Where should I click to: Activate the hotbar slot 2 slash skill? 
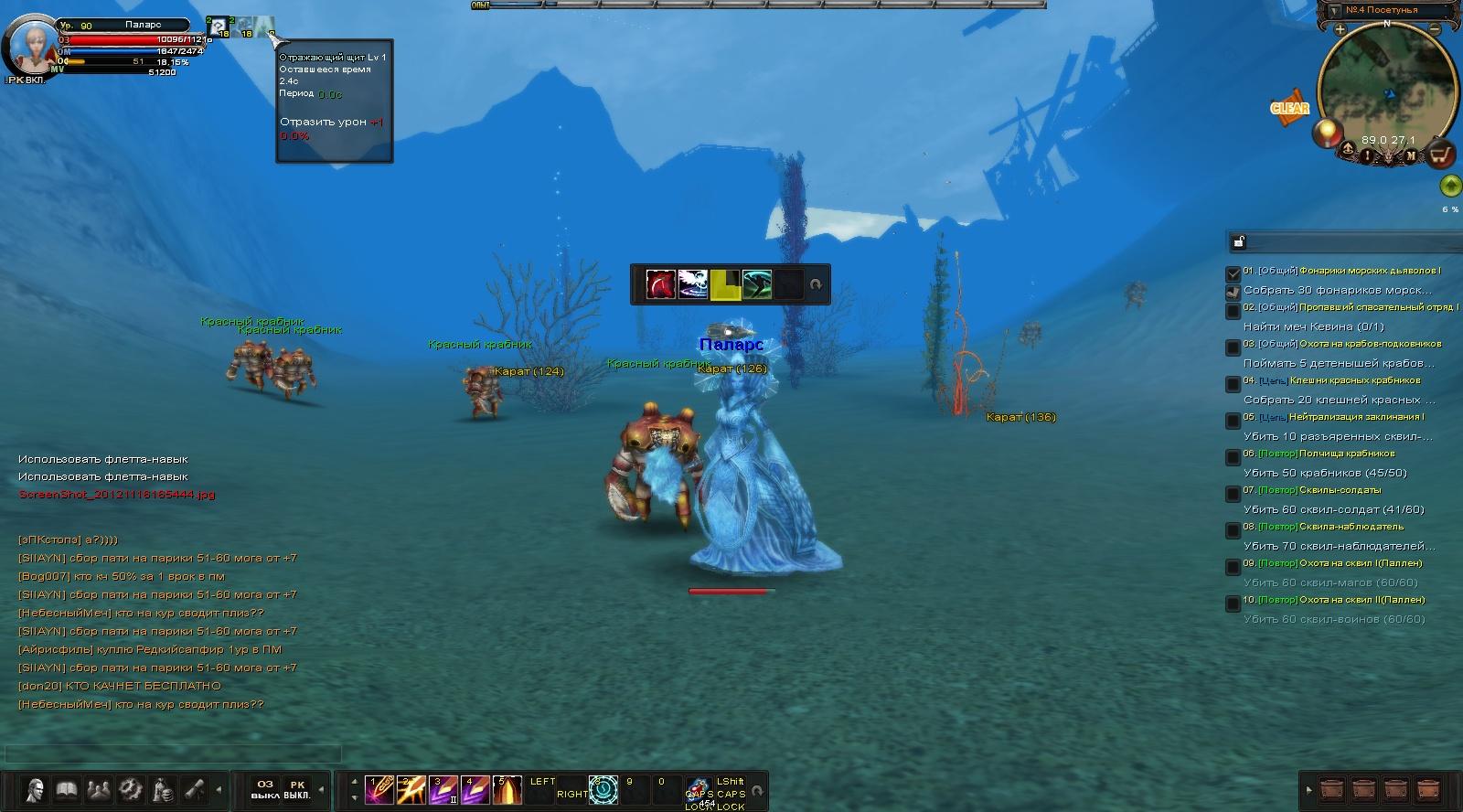(x=411, y=789)
